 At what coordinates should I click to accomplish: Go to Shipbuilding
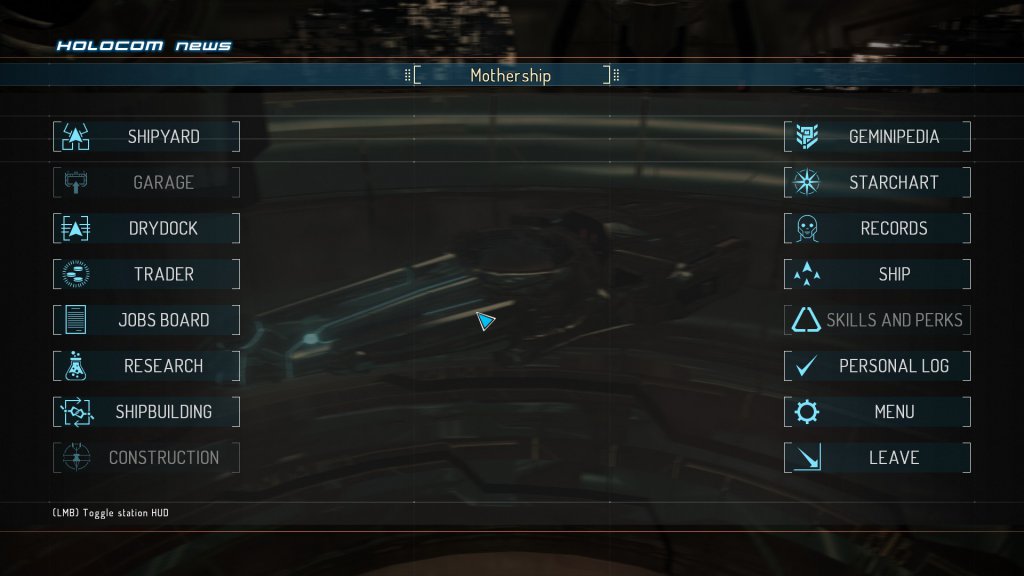point(146,411)
